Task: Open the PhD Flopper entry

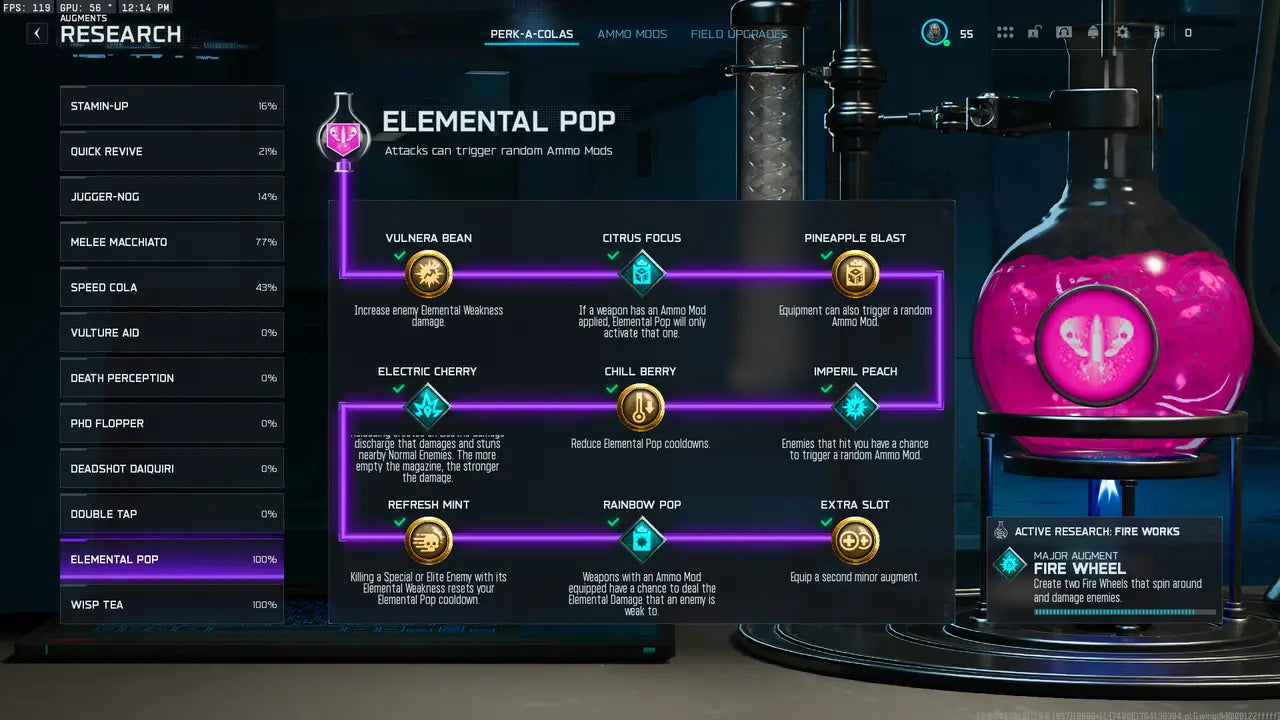Action: pos(171,424)
